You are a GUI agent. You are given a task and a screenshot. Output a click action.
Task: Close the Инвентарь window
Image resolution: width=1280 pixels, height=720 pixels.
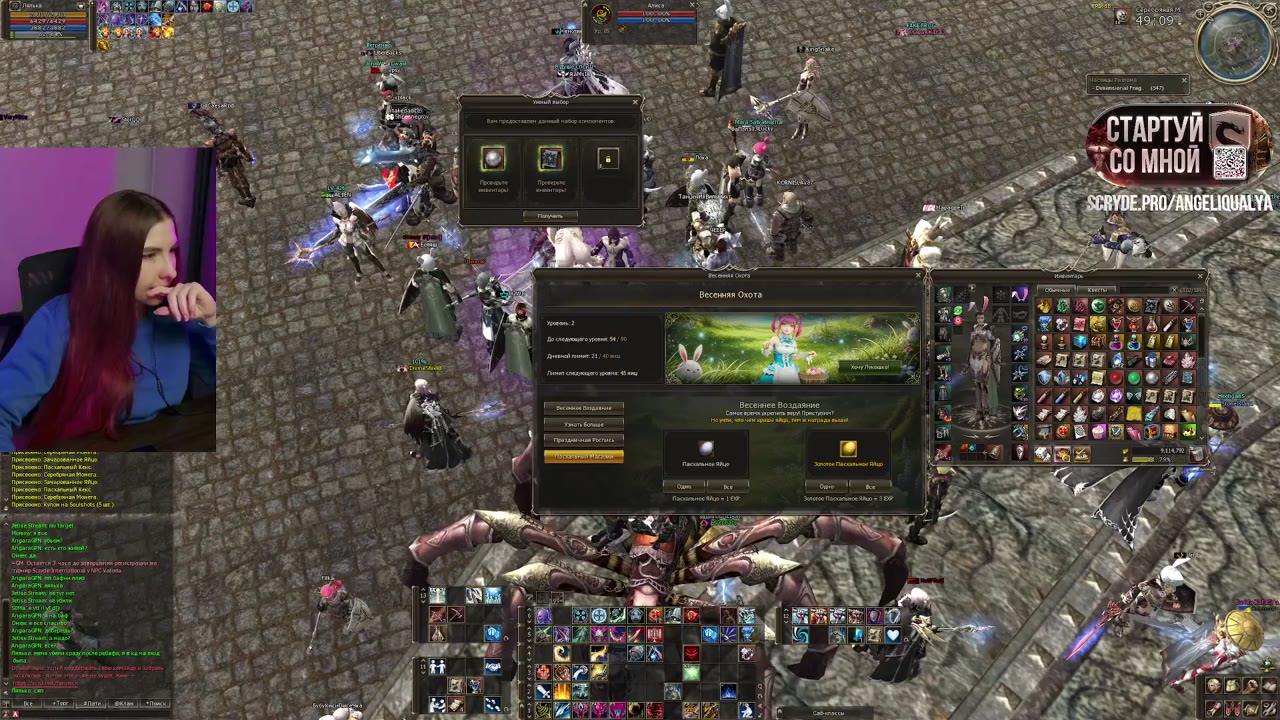(1201, 276)
